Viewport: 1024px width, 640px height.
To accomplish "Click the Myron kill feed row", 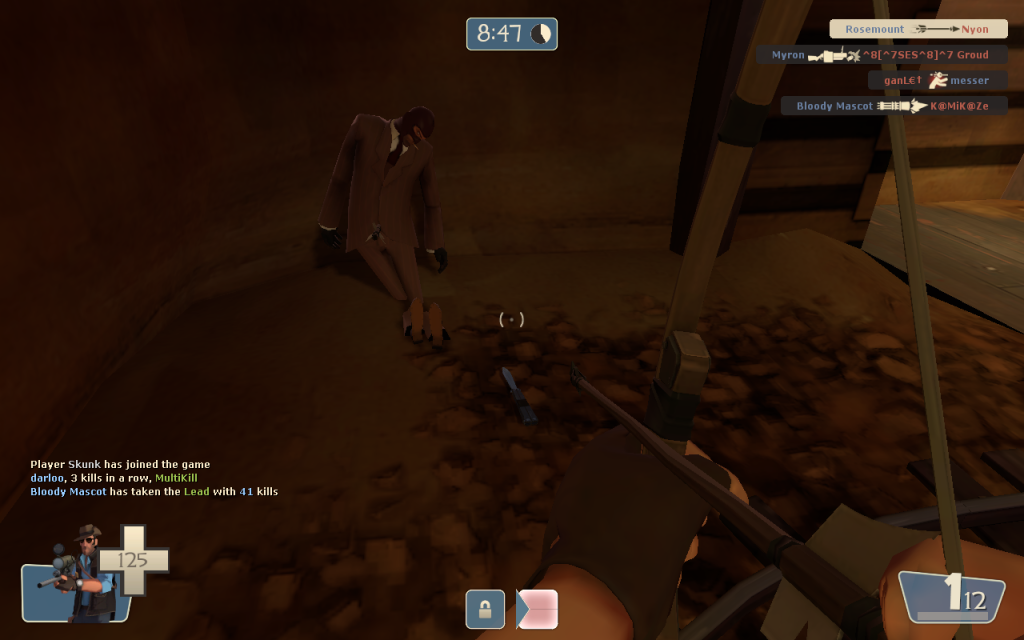I will click(881, 55).
